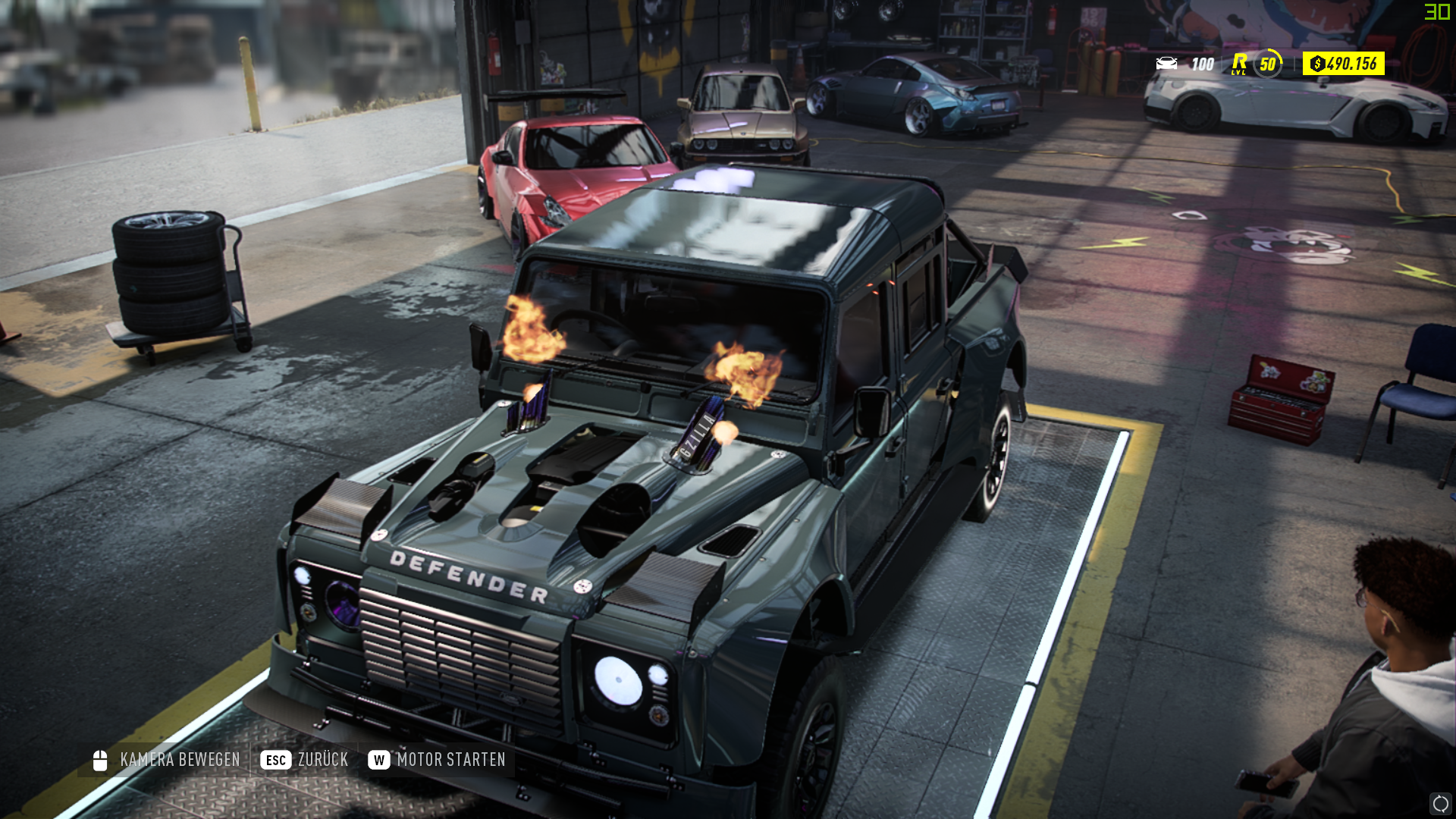Select the Zurück menu option
The height and width of the screenshot is (819, 1456).
click(x=325, y=759)
